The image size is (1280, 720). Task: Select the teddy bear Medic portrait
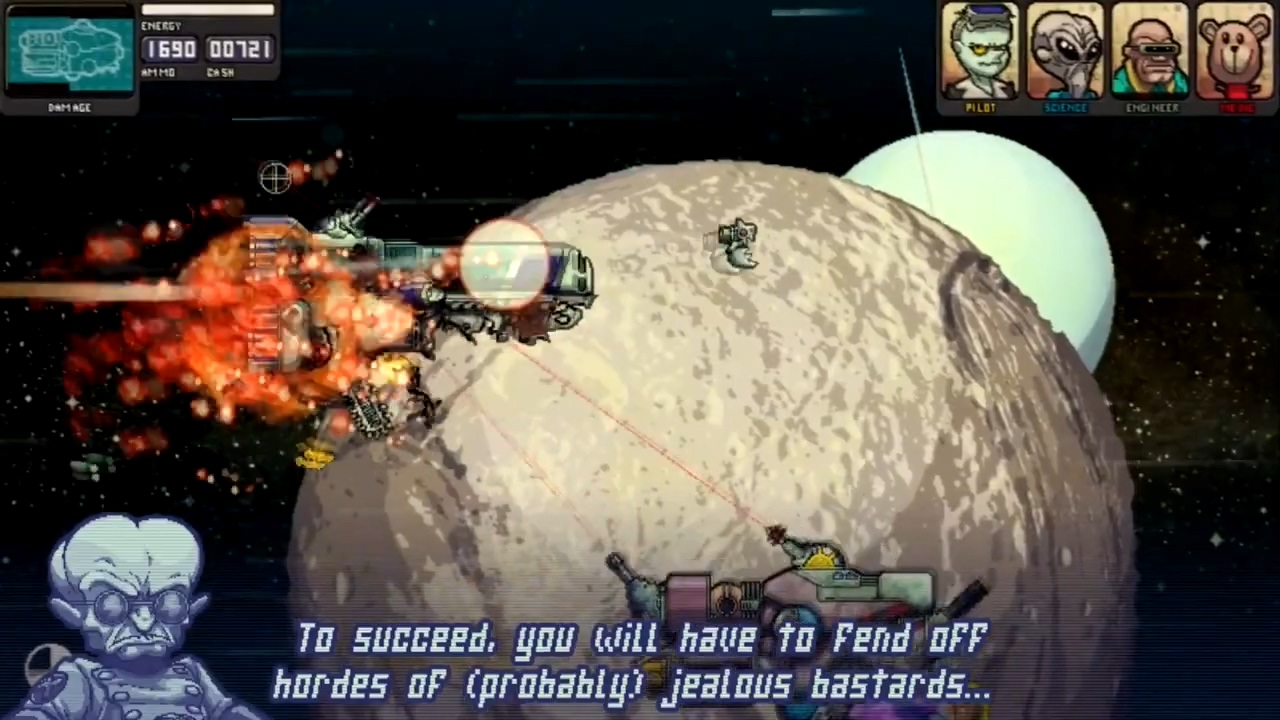pyautogui.click(x=1235, y=52)
